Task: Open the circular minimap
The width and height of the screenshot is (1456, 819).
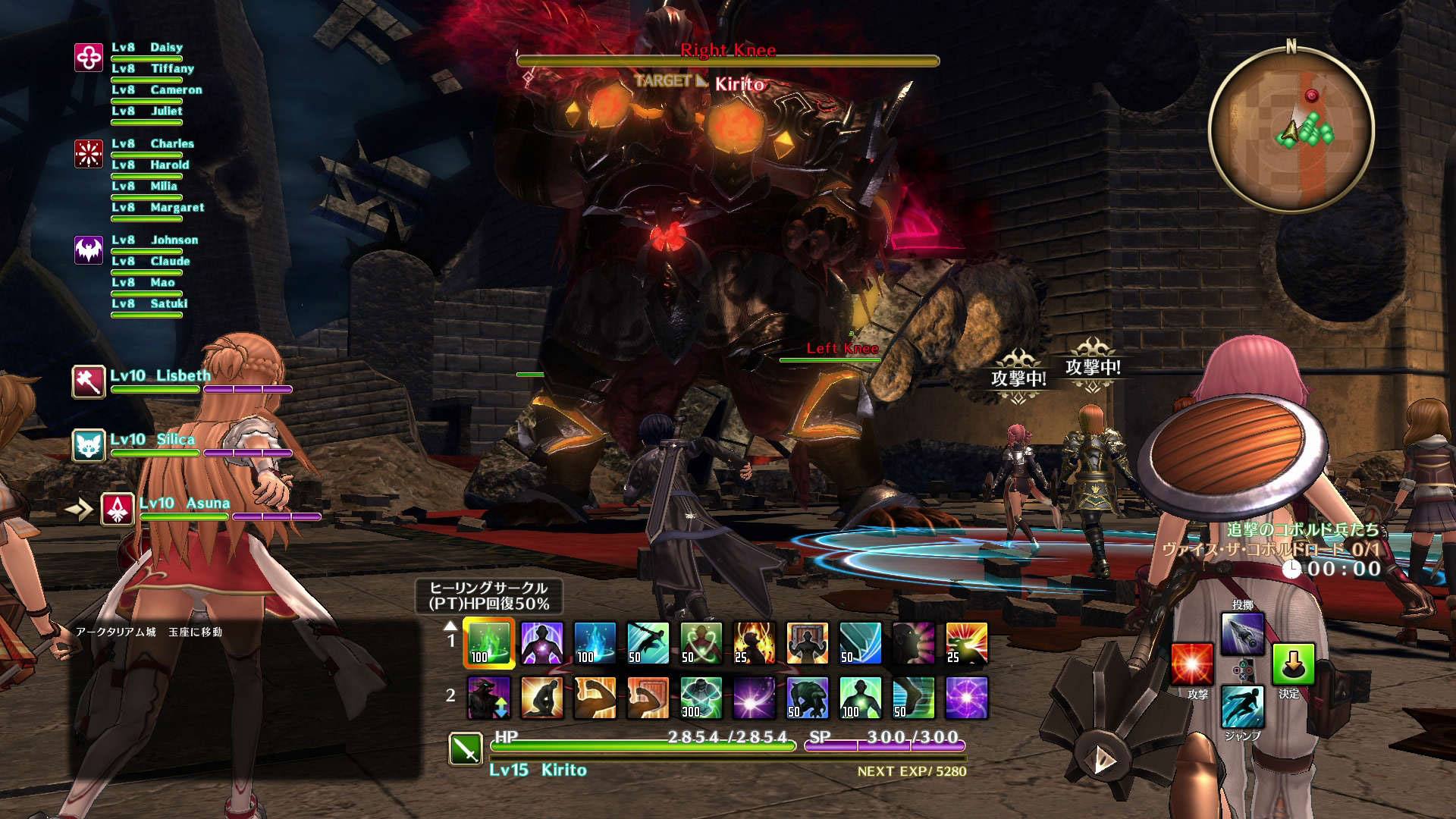Action: click(1291, 130)
